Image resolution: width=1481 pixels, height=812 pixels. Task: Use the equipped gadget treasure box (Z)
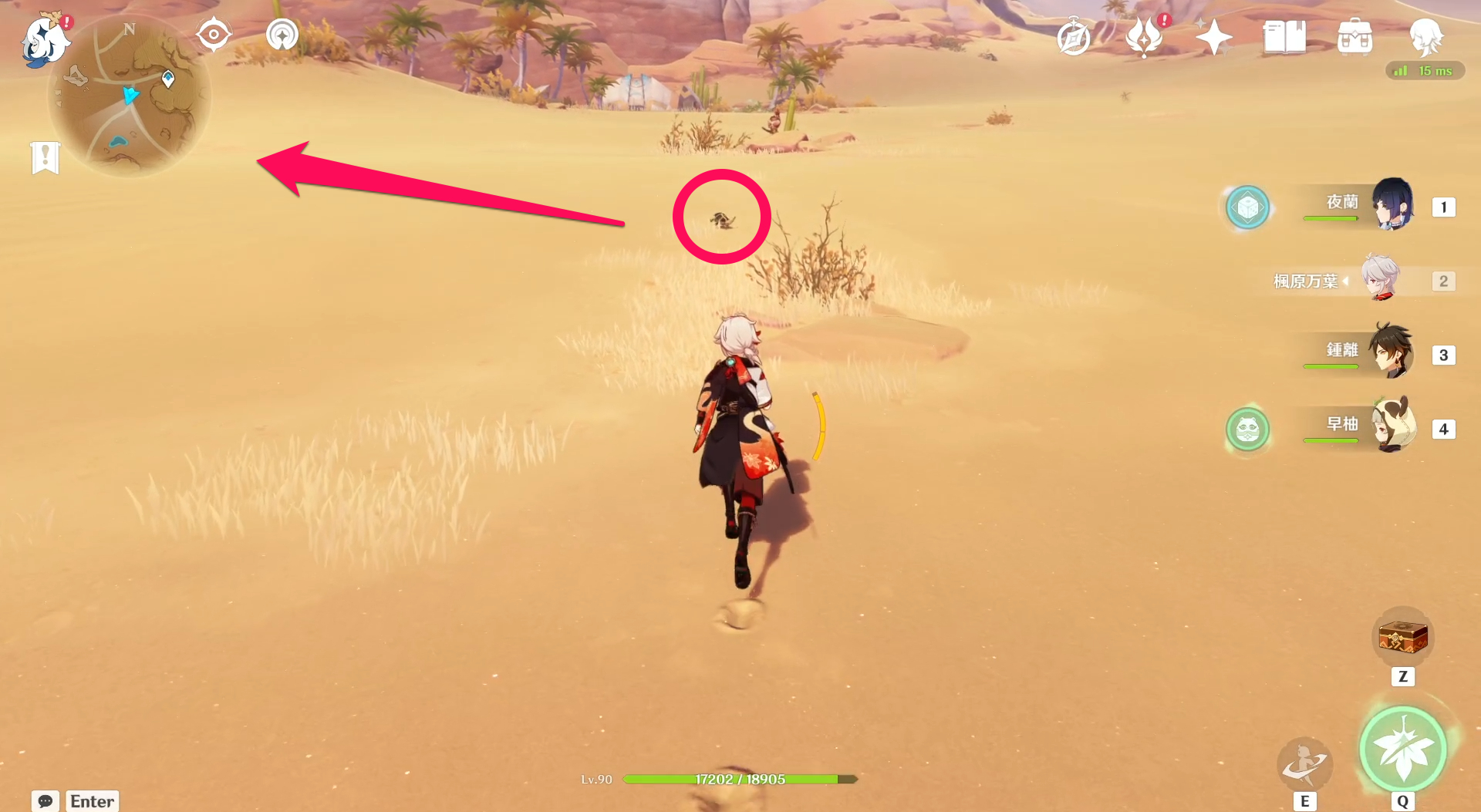[x=1403, y=635]
